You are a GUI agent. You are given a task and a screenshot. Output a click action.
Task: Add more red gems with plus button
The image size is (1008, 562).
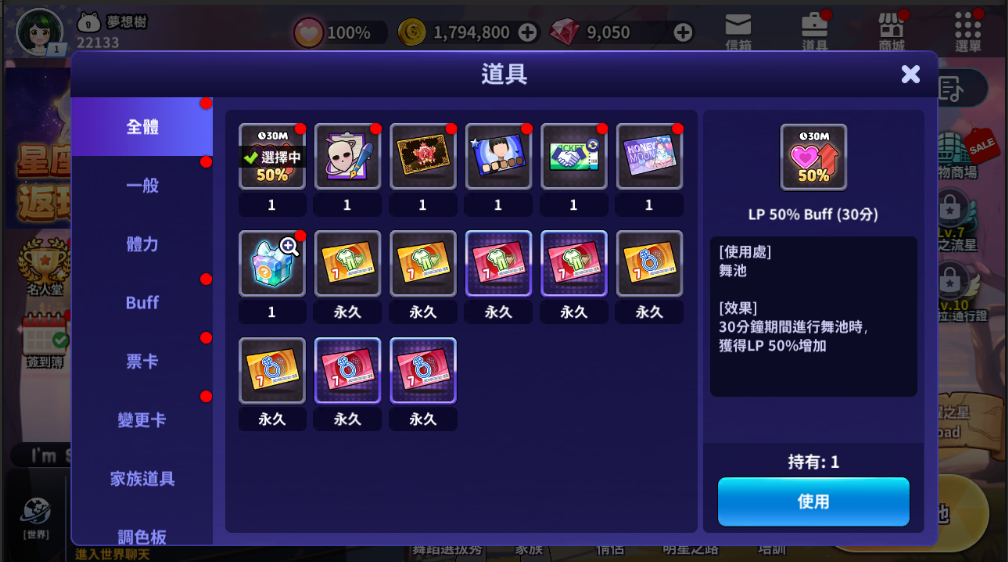coord(683,33)
